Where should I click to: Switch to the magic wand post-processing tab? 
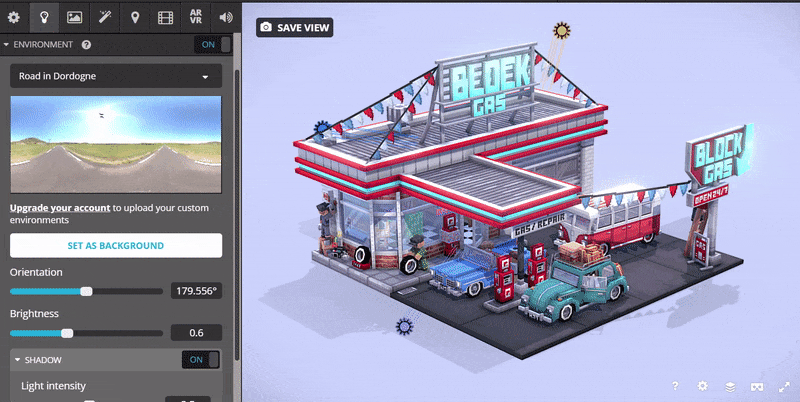click(x=105, y=17)
